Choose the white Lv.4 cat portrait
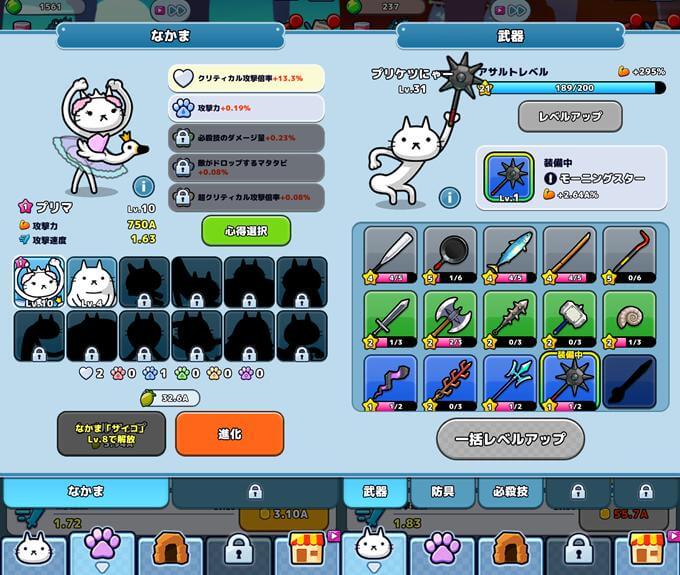 (x=91, y=281)
